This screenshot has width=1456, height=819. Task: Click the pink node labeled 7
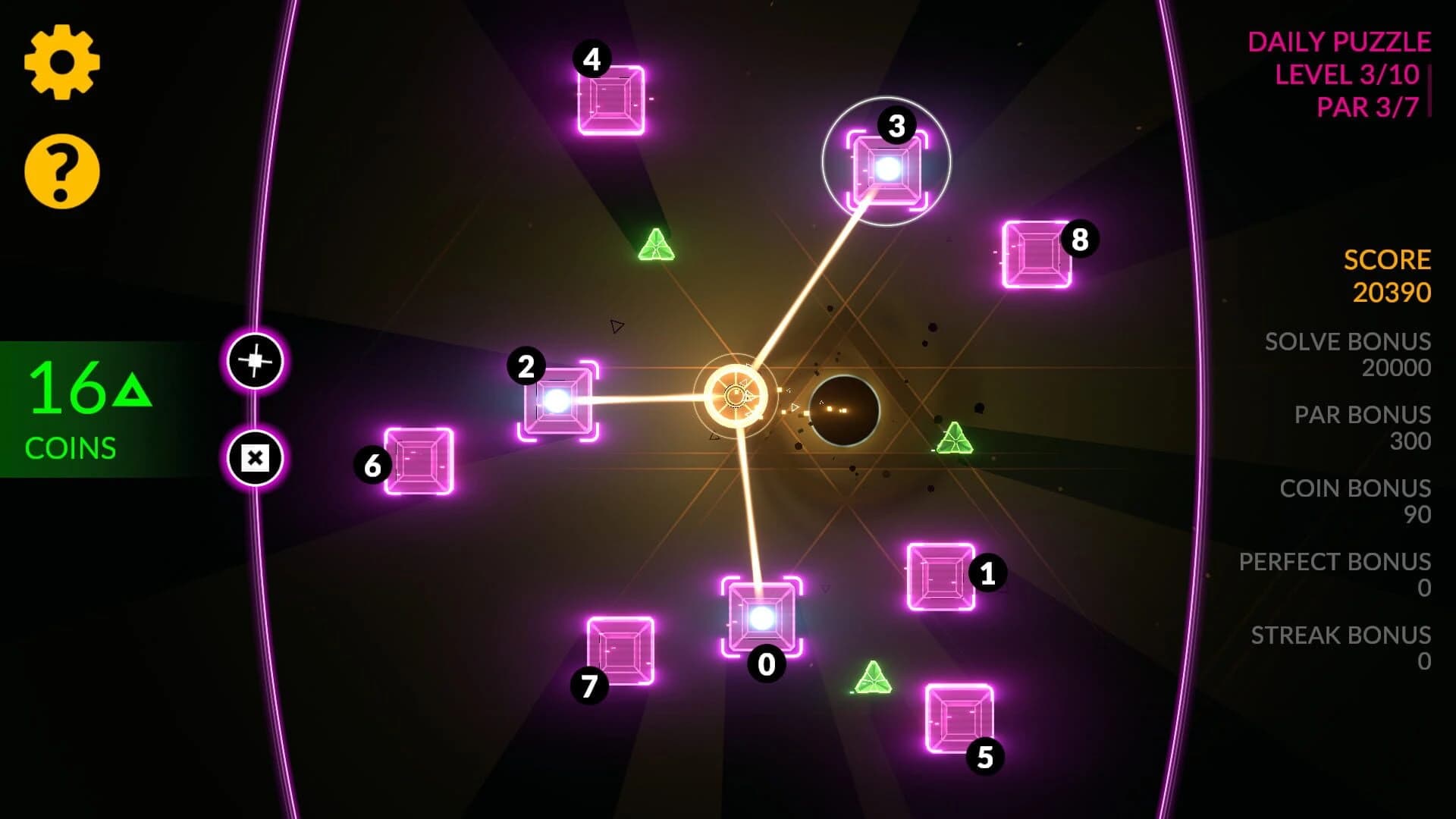622,648
